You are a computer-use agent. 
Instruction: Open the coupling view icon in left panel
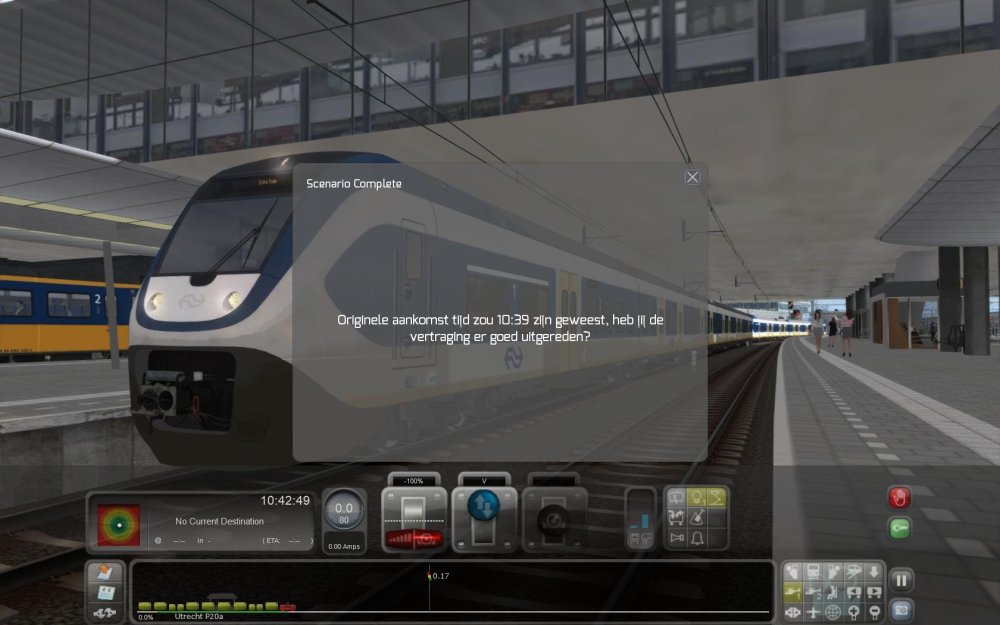(105, 612)
